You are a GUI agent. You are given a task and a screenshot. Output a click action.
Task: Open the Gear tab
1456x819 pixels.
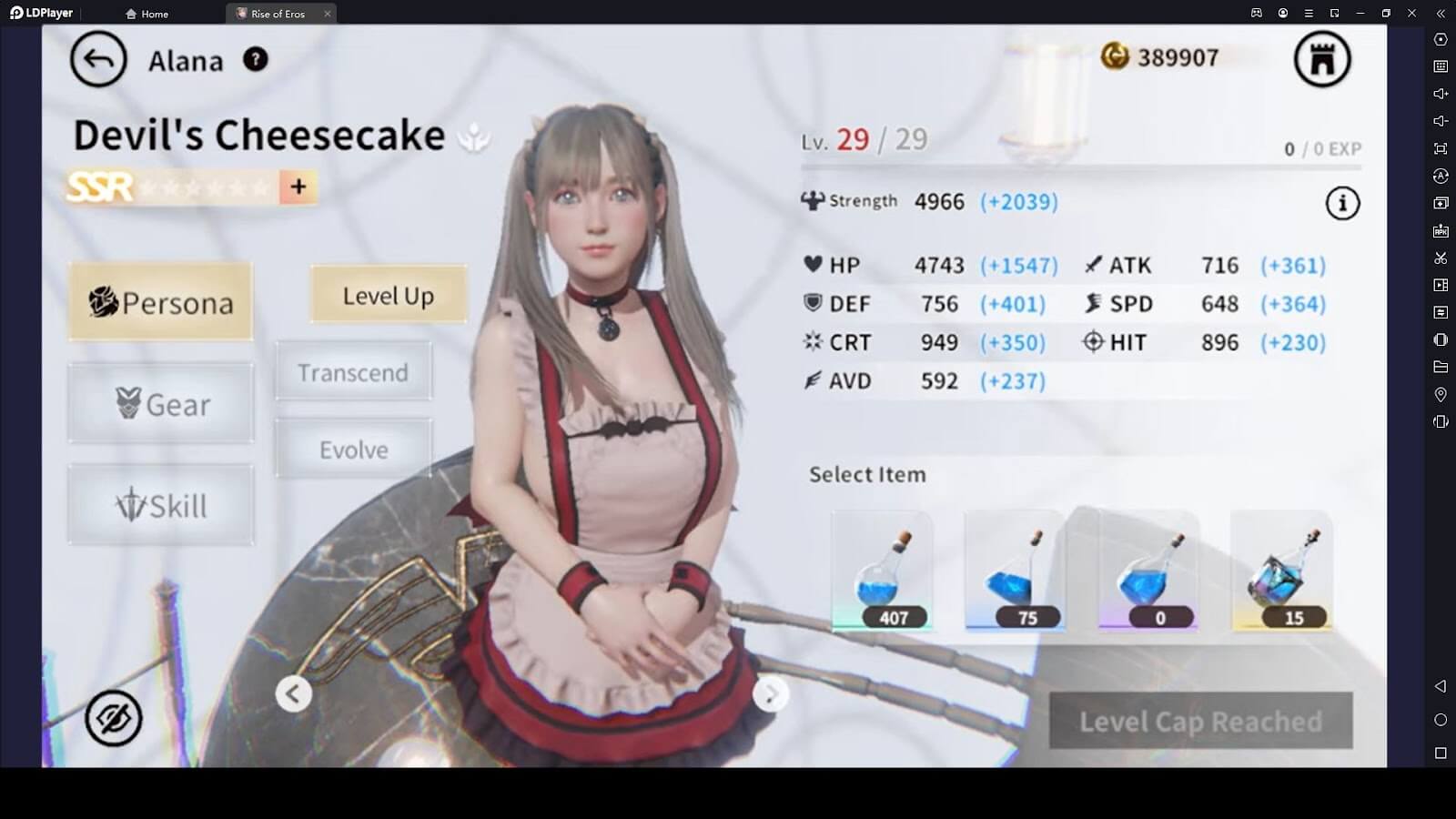[x=161, y=403]
